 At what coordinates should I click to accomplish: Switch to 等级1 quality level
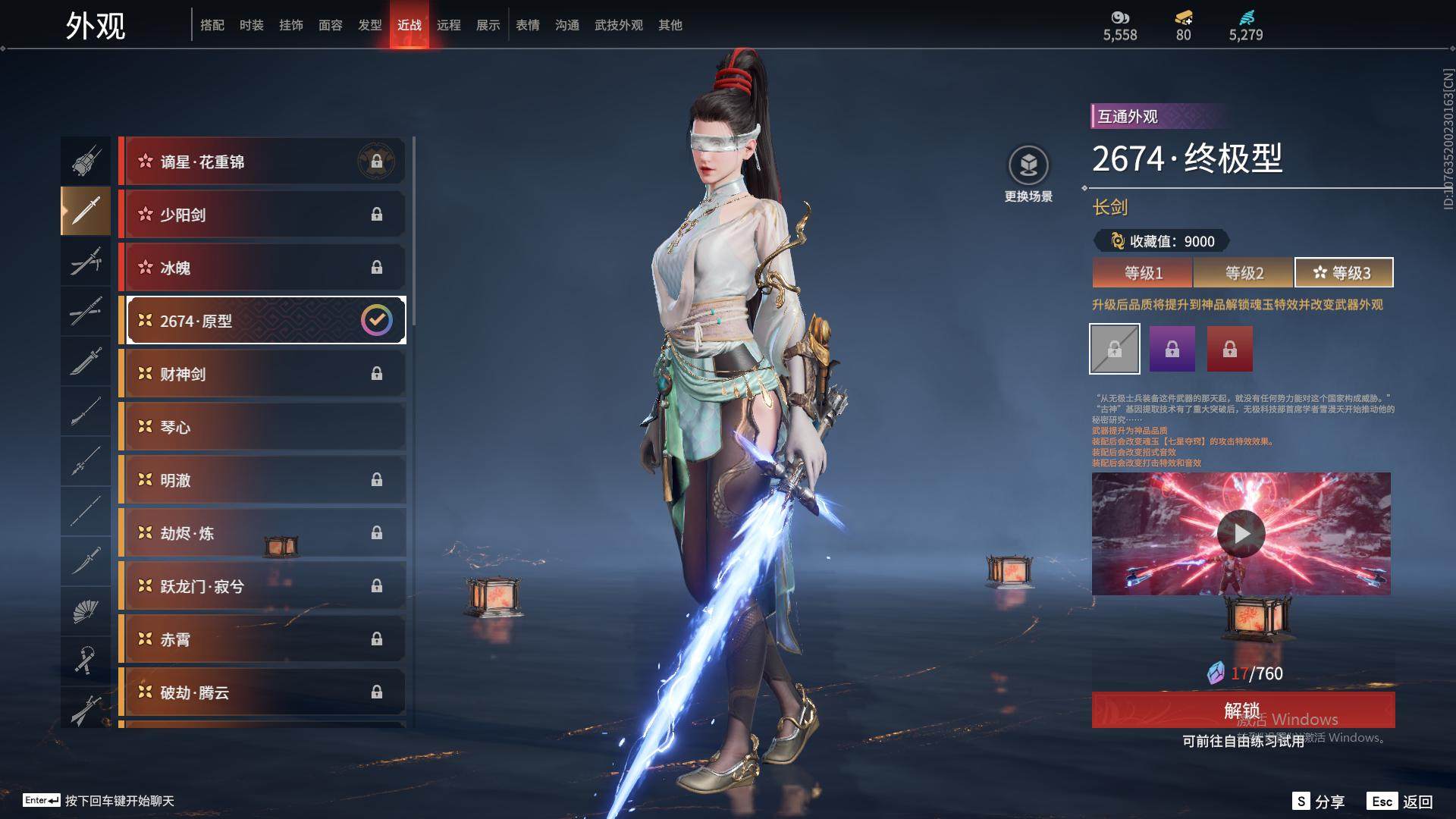point(1143,273)
